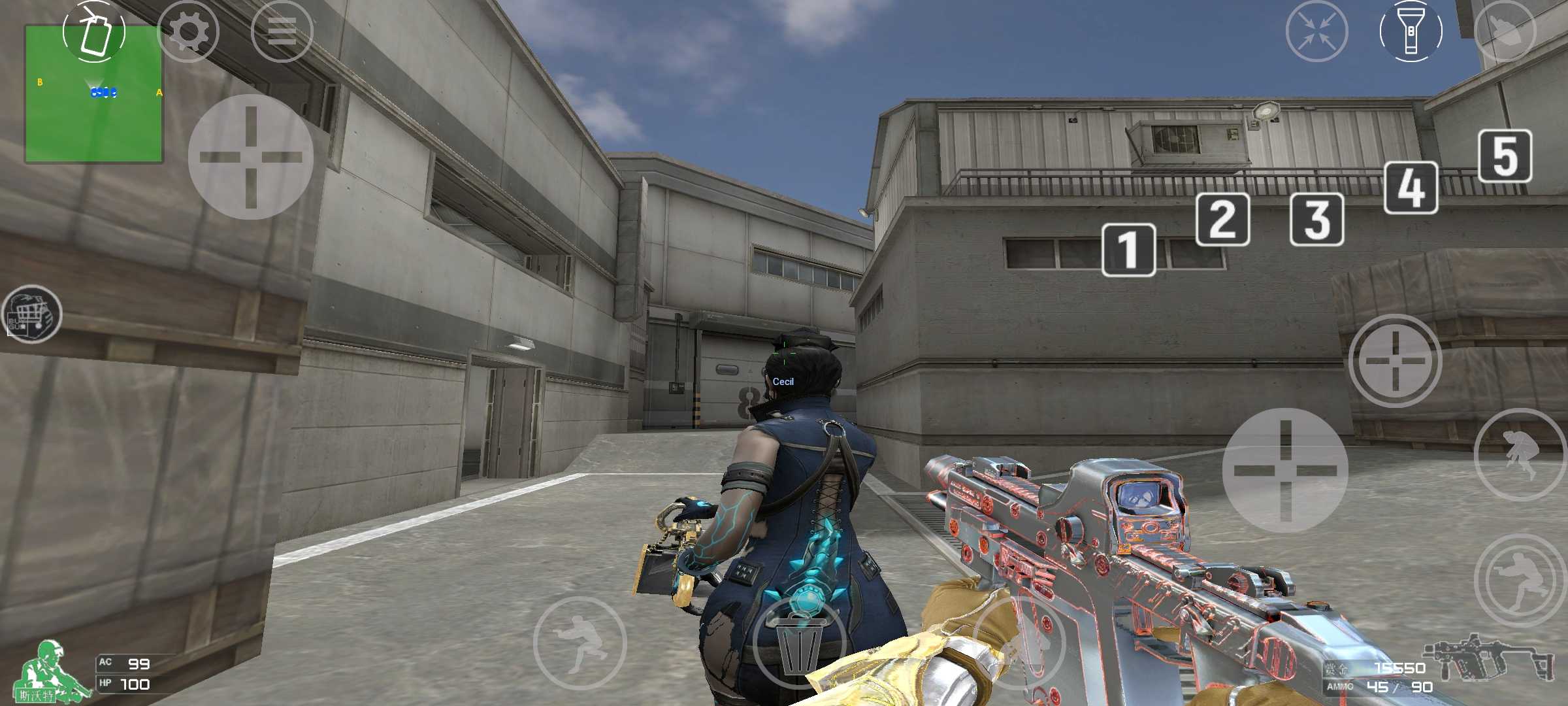This screenshot has height=706, width=1568.
Task: Select weapon slot 3
Action: point(1316,220)
